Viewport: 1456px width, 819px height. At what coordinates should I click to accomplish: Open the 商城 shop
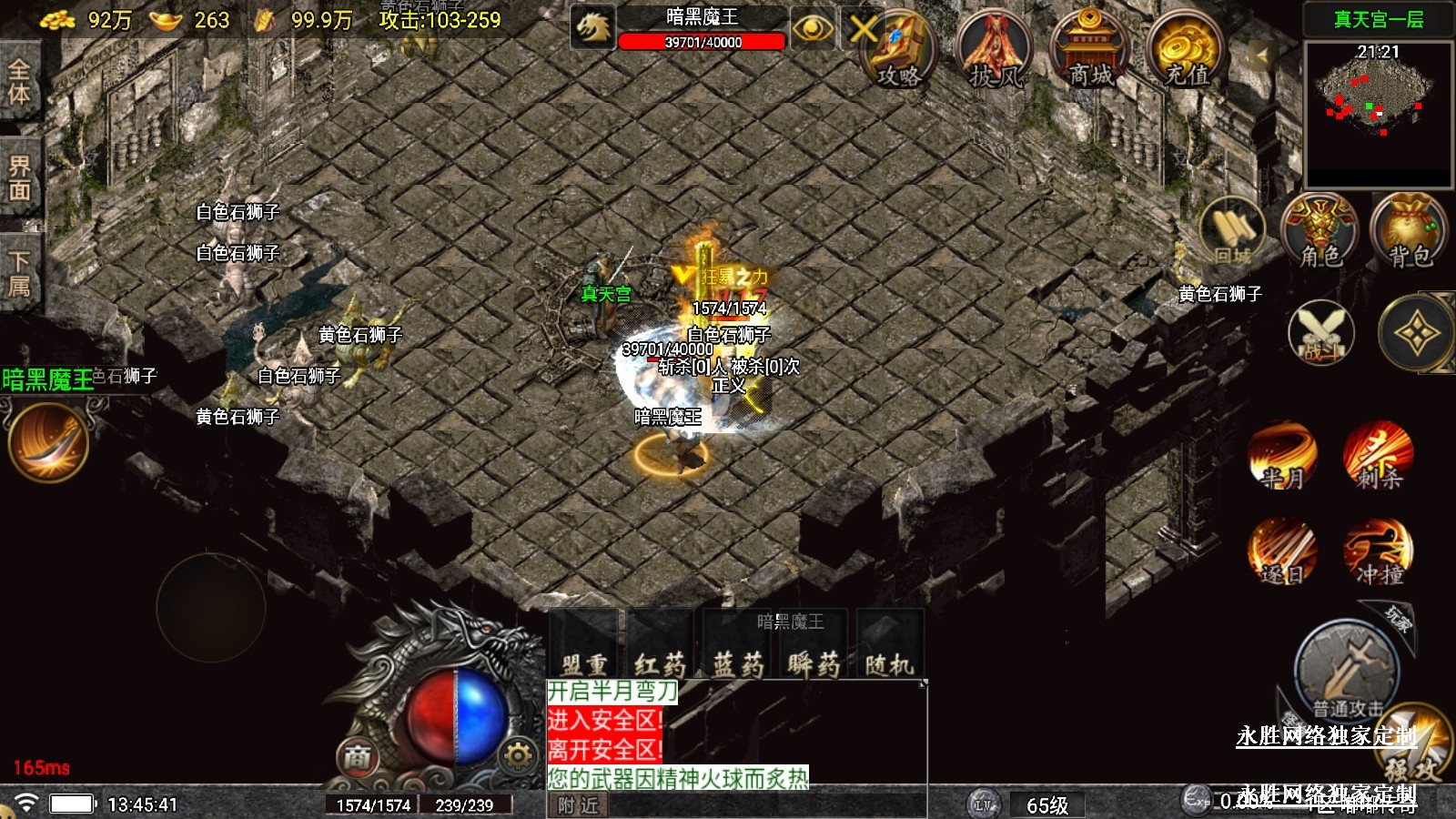point(1089,52)
